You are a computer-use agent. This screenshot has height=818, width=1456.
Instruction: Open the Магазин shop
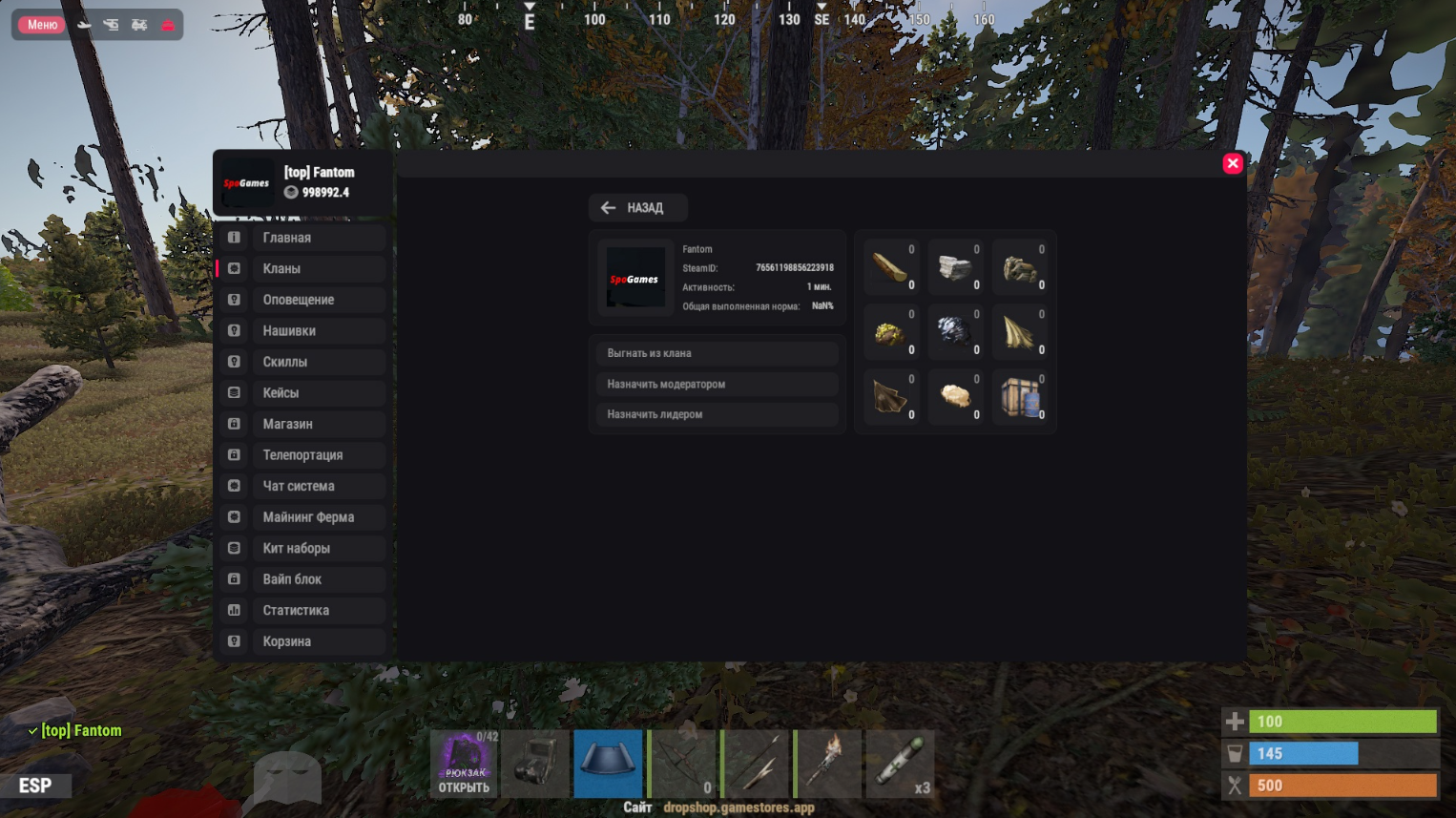pyautogui.click(x=302, y=424)
